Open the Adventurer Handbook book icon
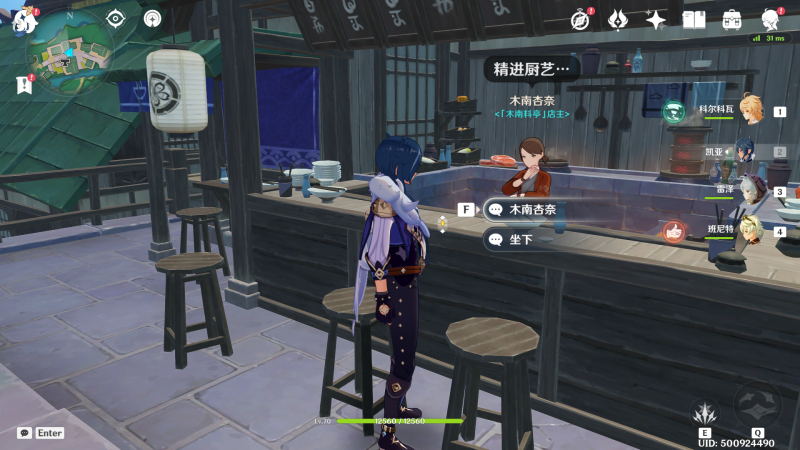800x450 pixels. (x=694, y=20)
